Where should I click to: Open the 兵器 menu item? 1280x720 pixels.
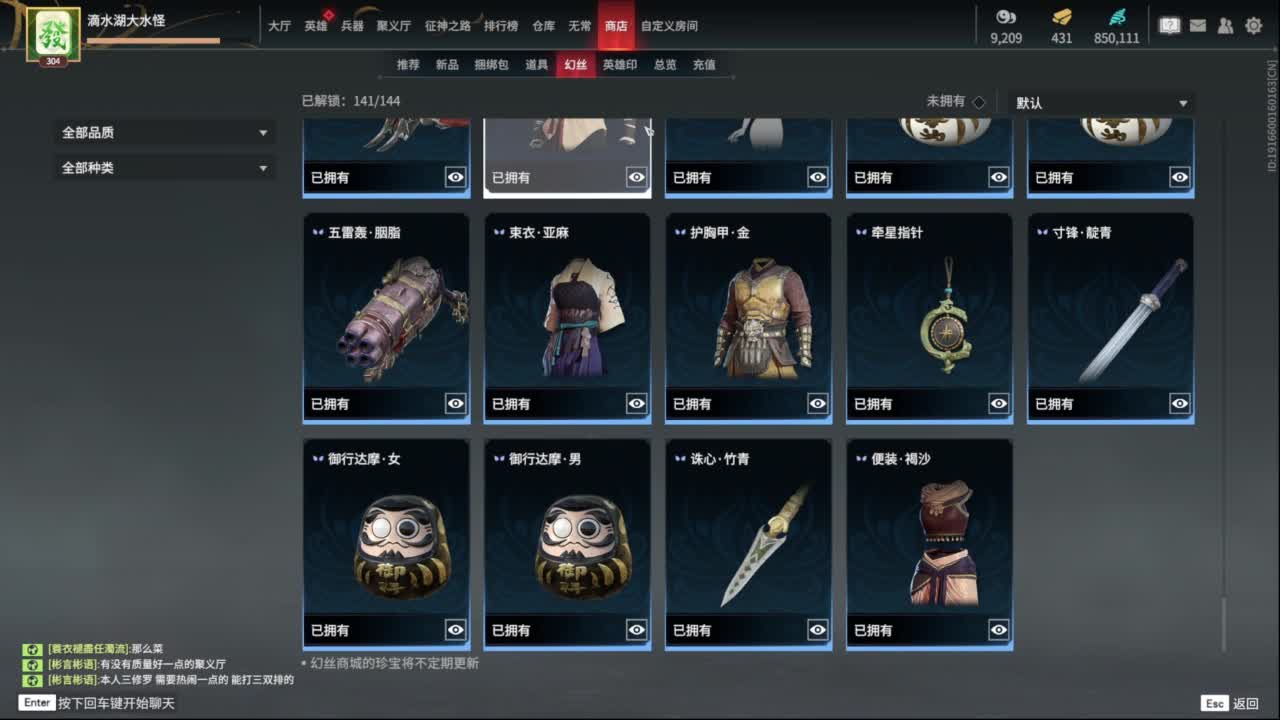354,26
